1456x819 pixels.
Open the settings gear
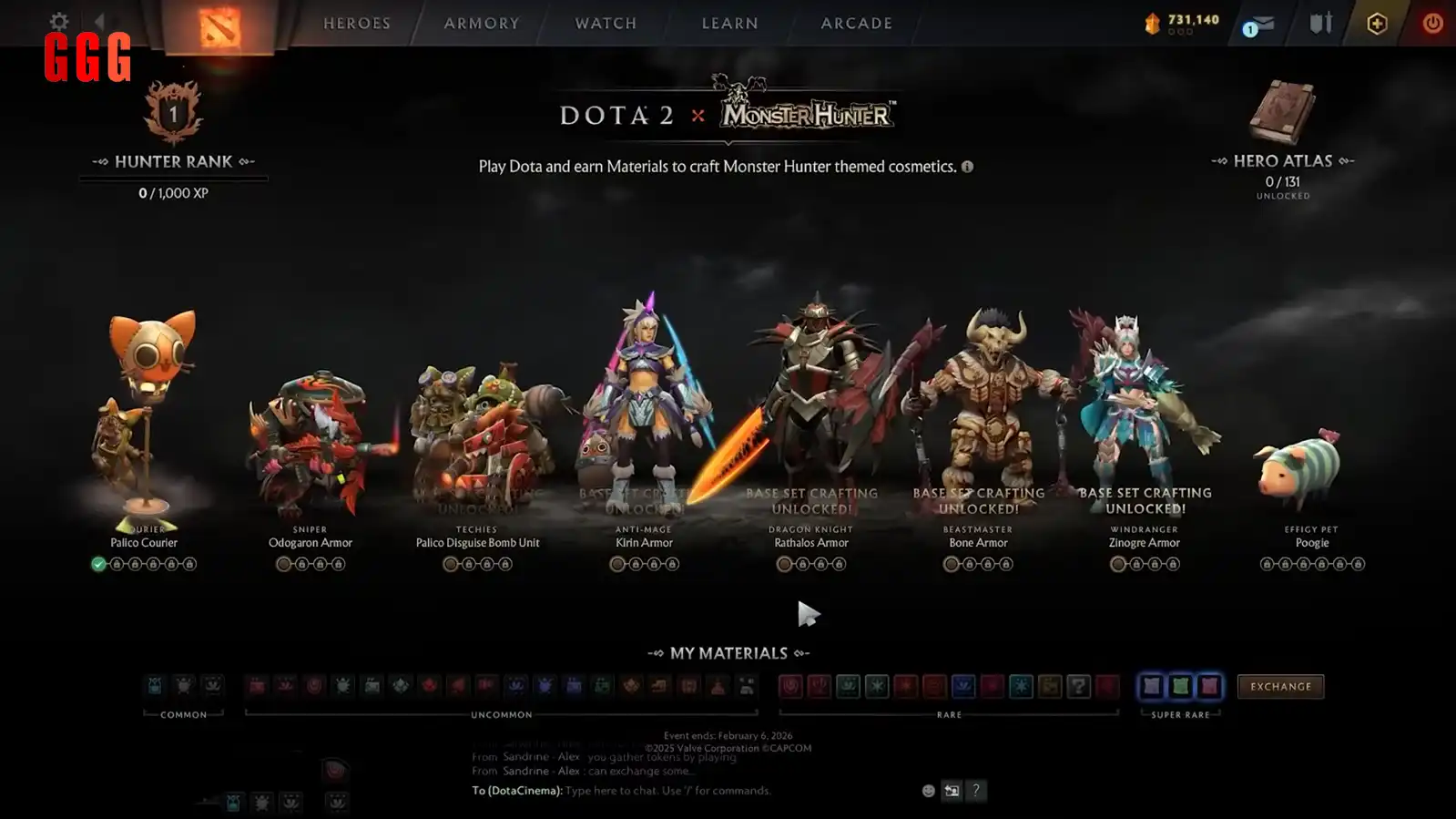(x=57, y=20)
